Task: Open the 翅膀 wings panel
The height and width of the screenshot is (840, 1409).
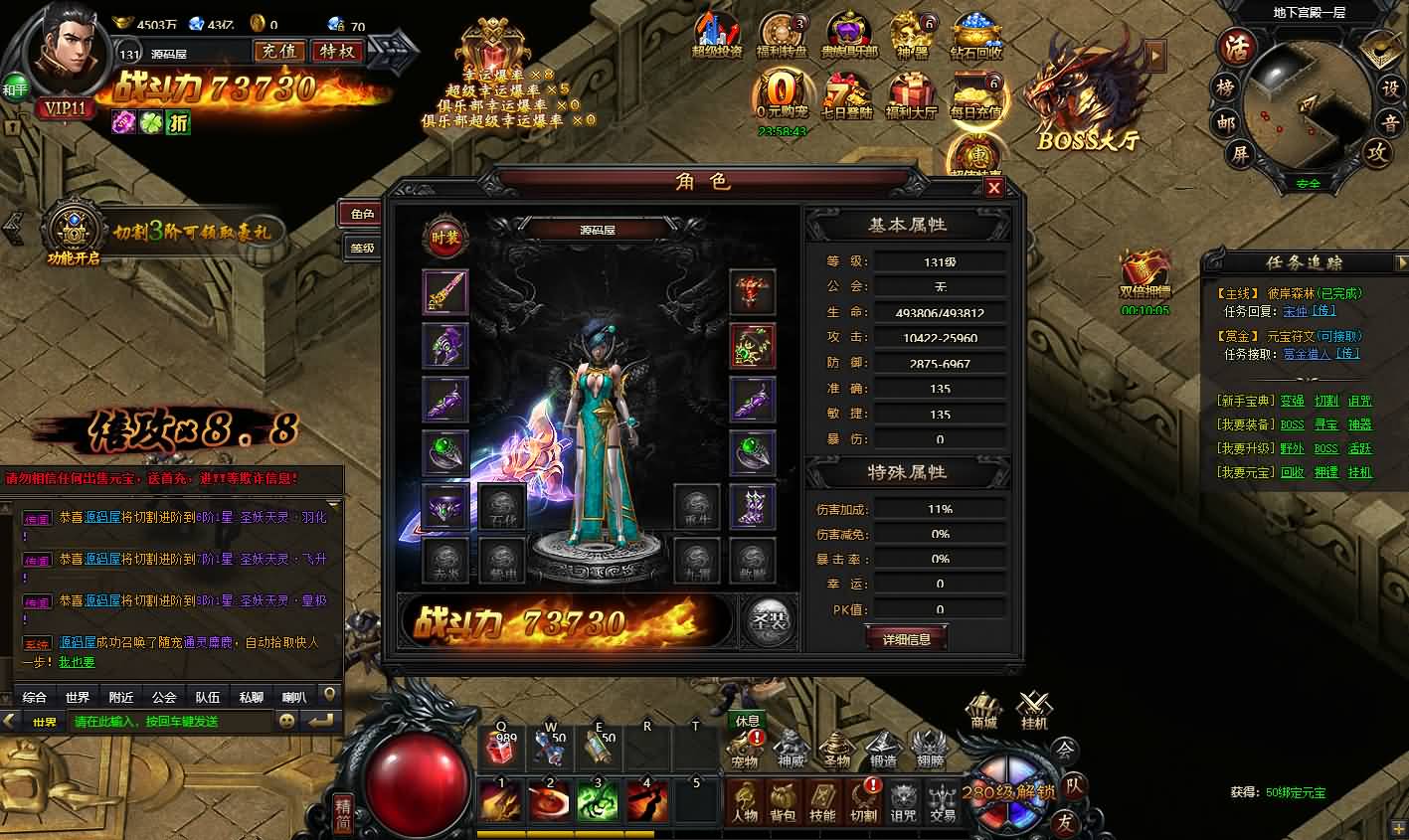Action: (928, 751)
